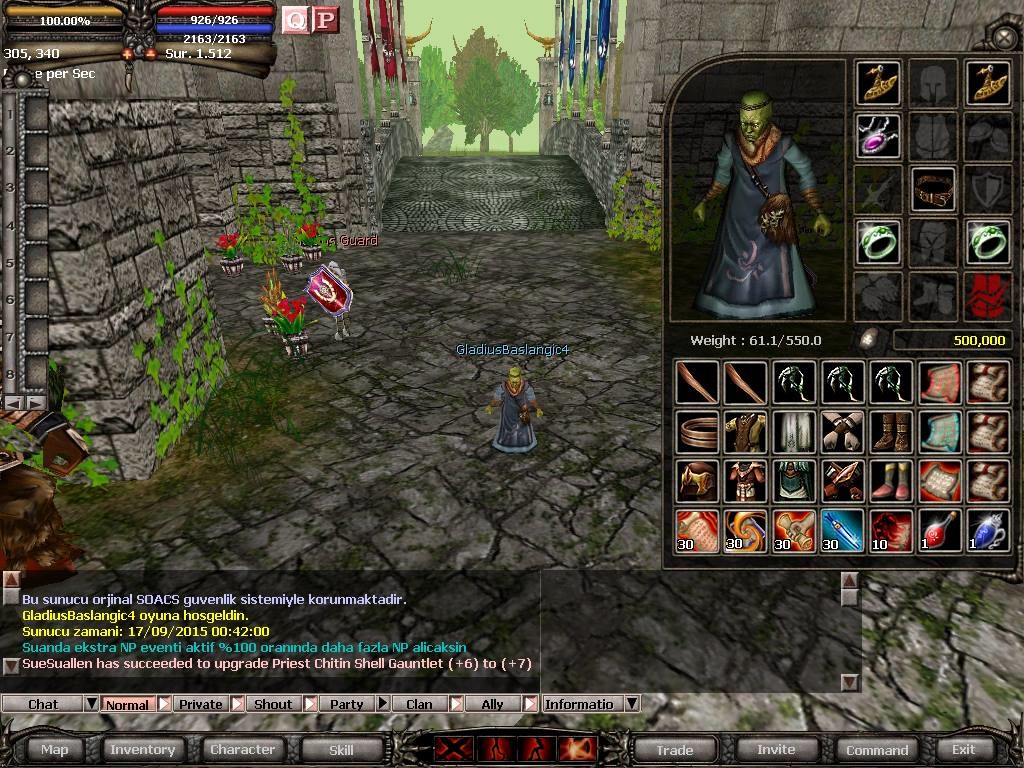
Task: Open the Map from the bottom bar
Action: click(55, 749)
